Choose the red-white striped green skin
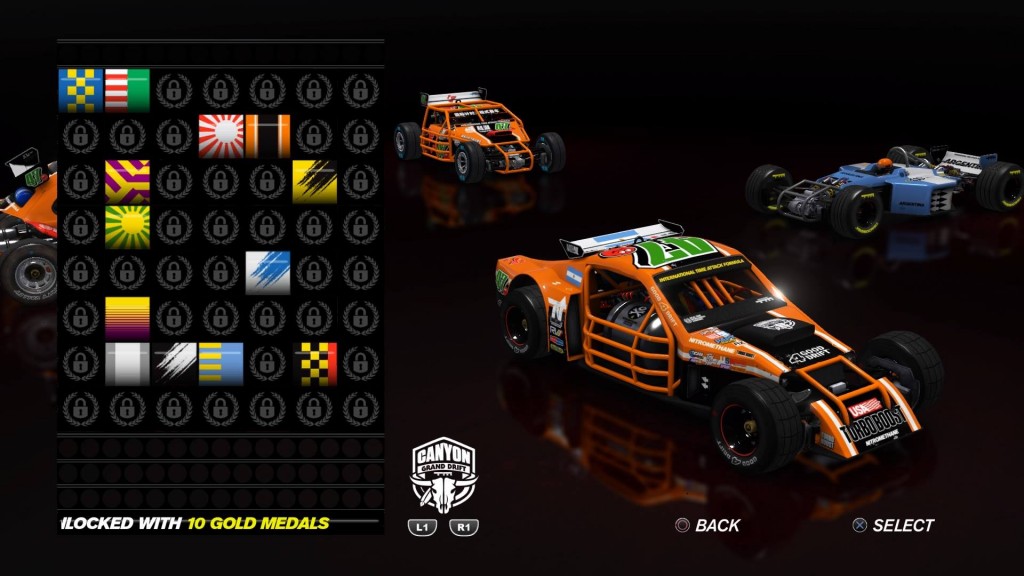The image size is (1024, 576). point(127,90)
